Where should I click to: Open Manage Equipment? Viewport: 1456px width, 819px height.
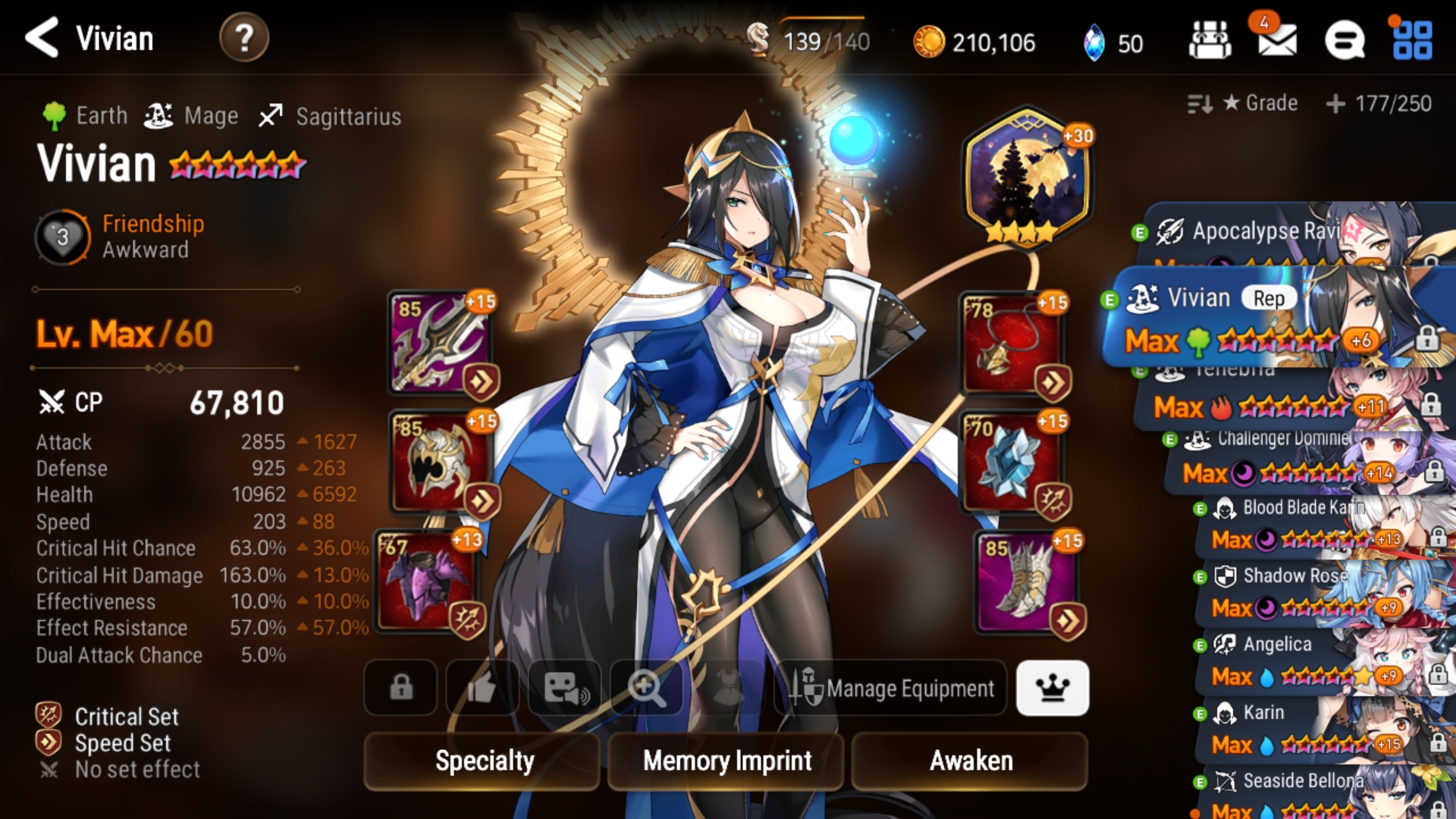tap(892, 688)
